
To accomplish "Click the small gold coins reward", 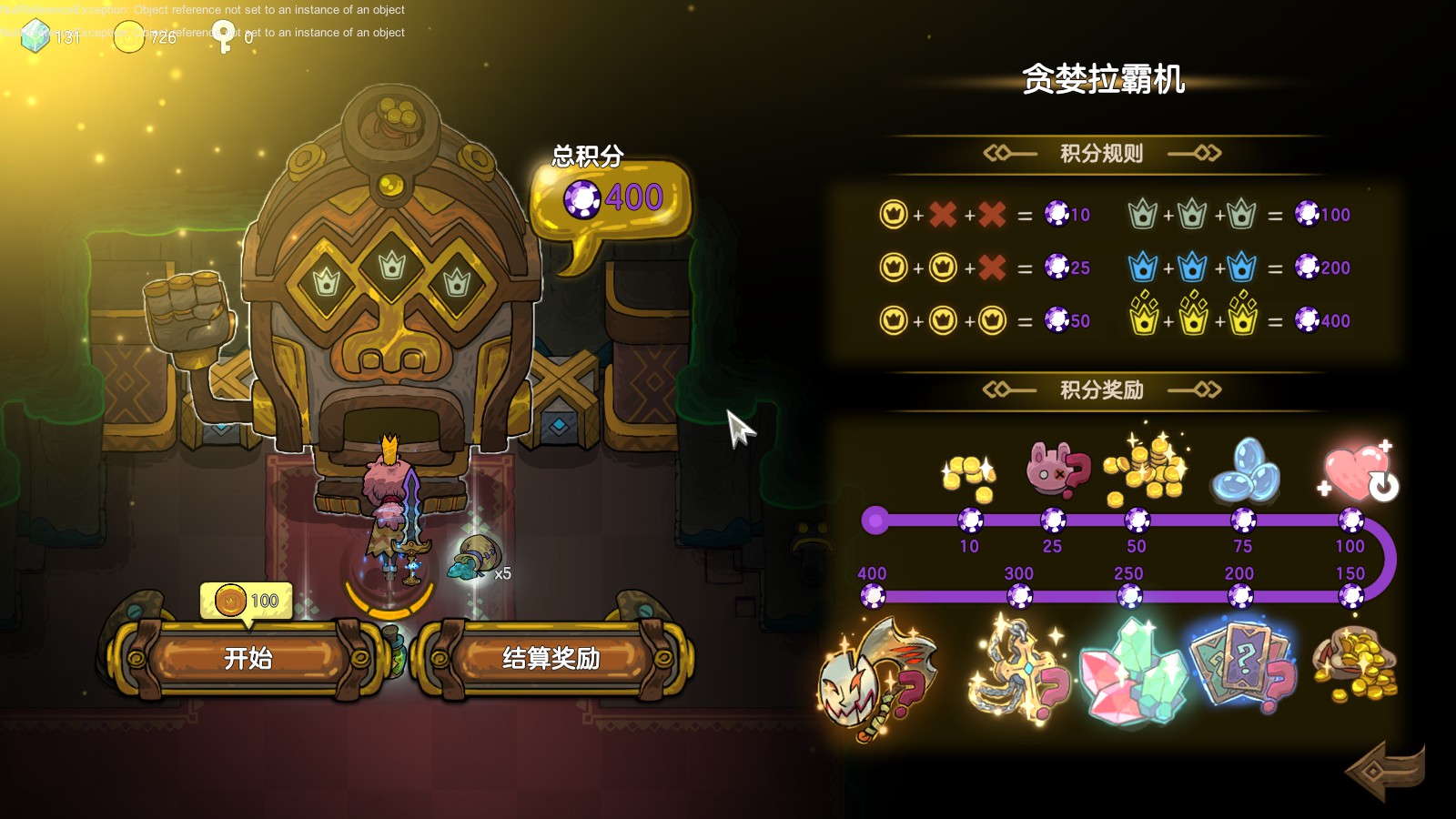I will [970, 476].
